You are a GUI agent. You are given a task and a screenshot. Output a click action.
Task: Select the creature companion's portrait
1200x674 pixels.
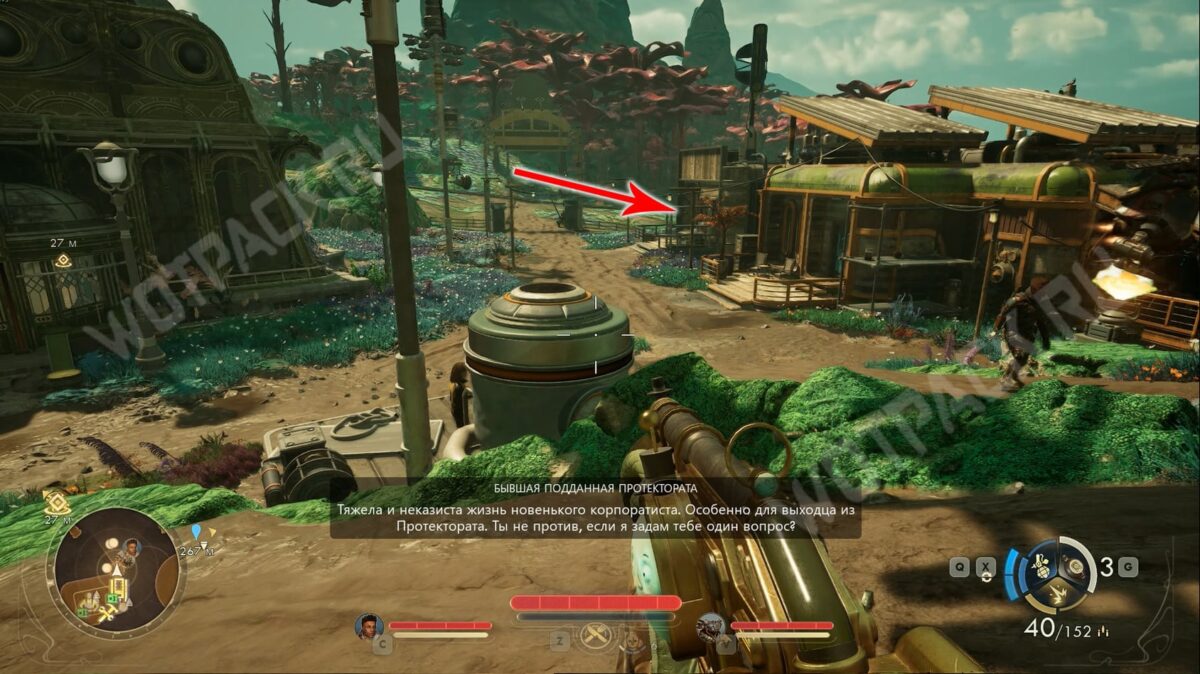tap(710, 627)
